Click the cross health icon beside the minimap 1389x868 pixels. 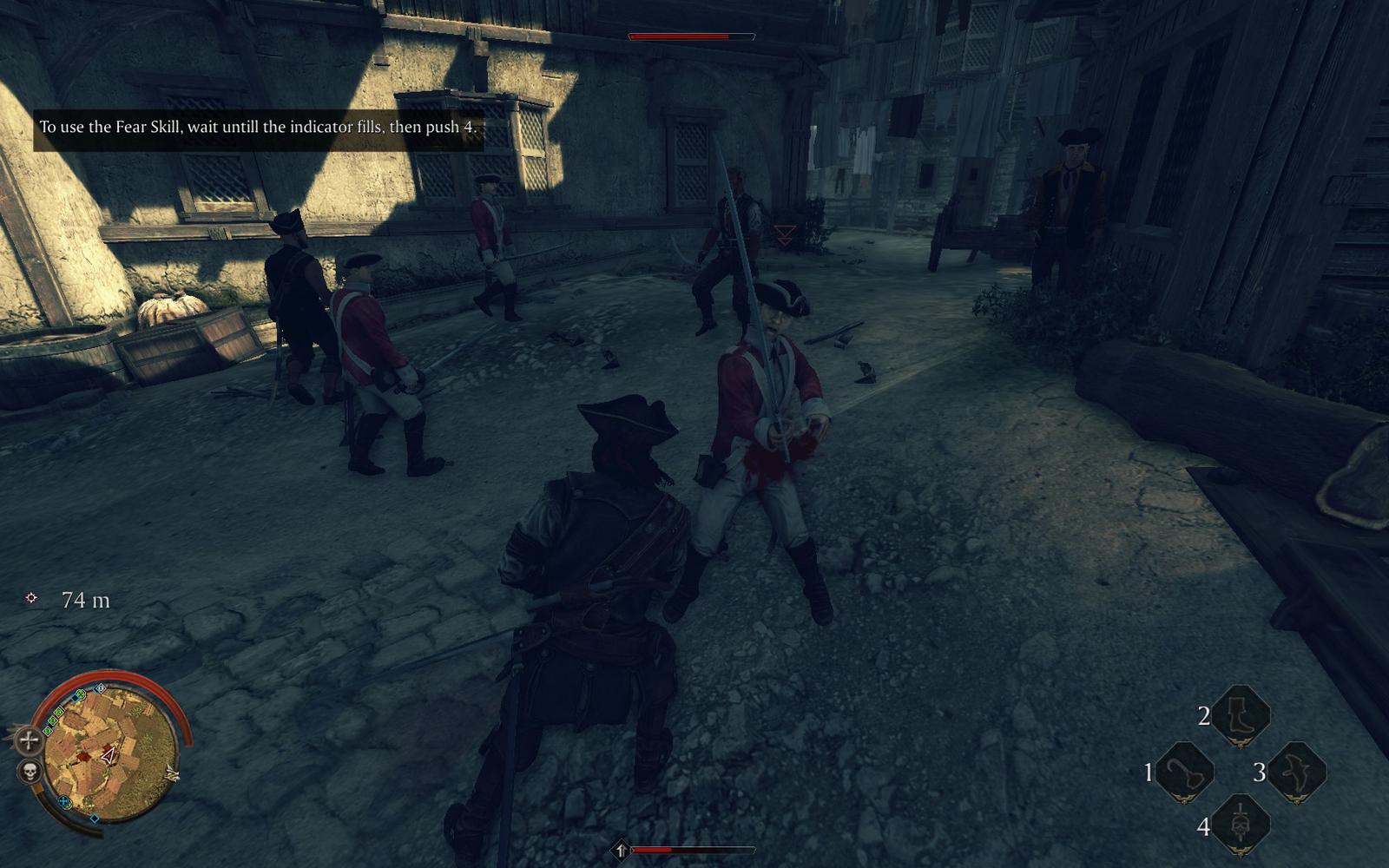[28, 740]
